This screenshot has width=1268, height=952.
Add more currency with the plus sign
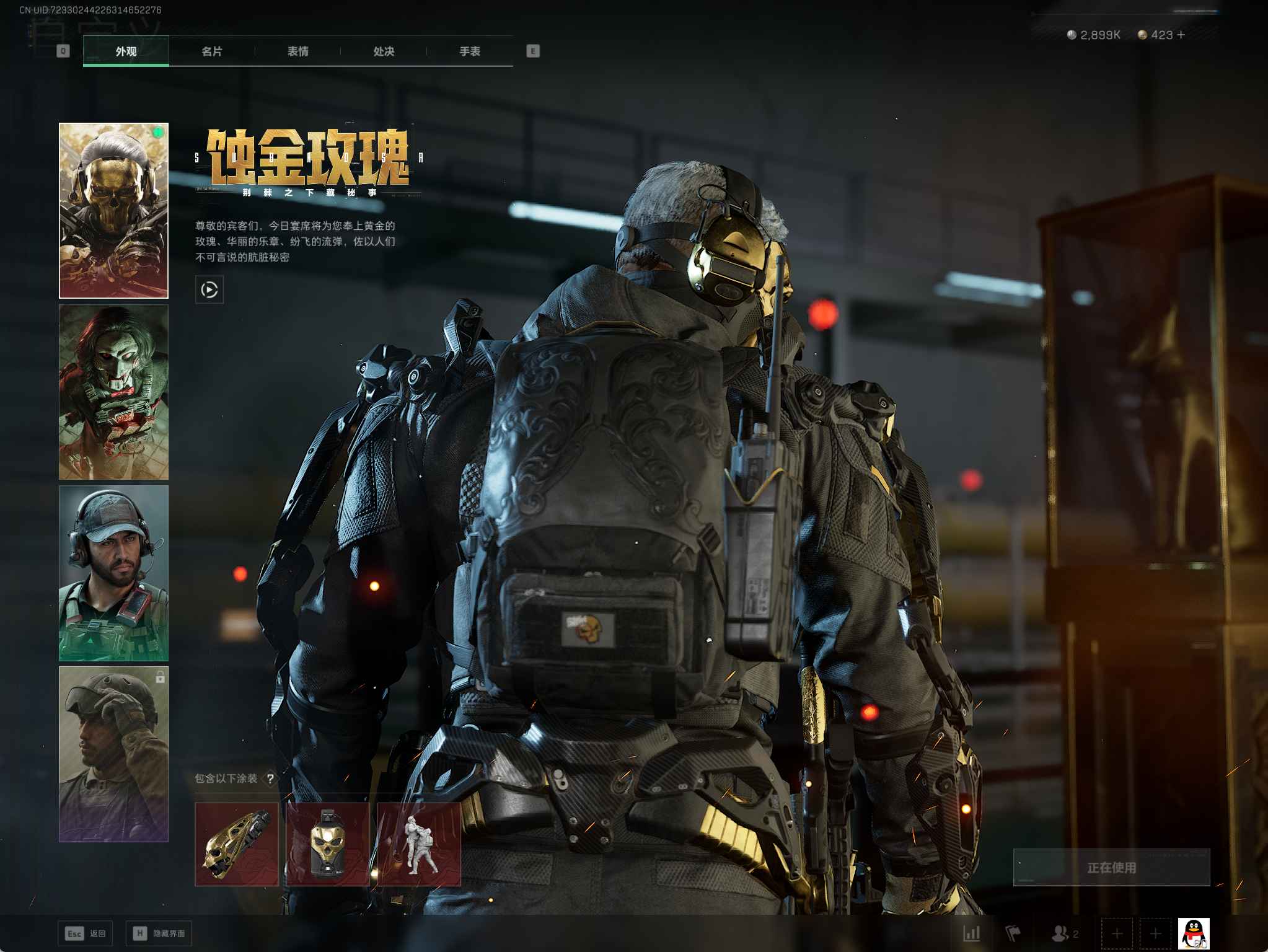pos(1181,35)
